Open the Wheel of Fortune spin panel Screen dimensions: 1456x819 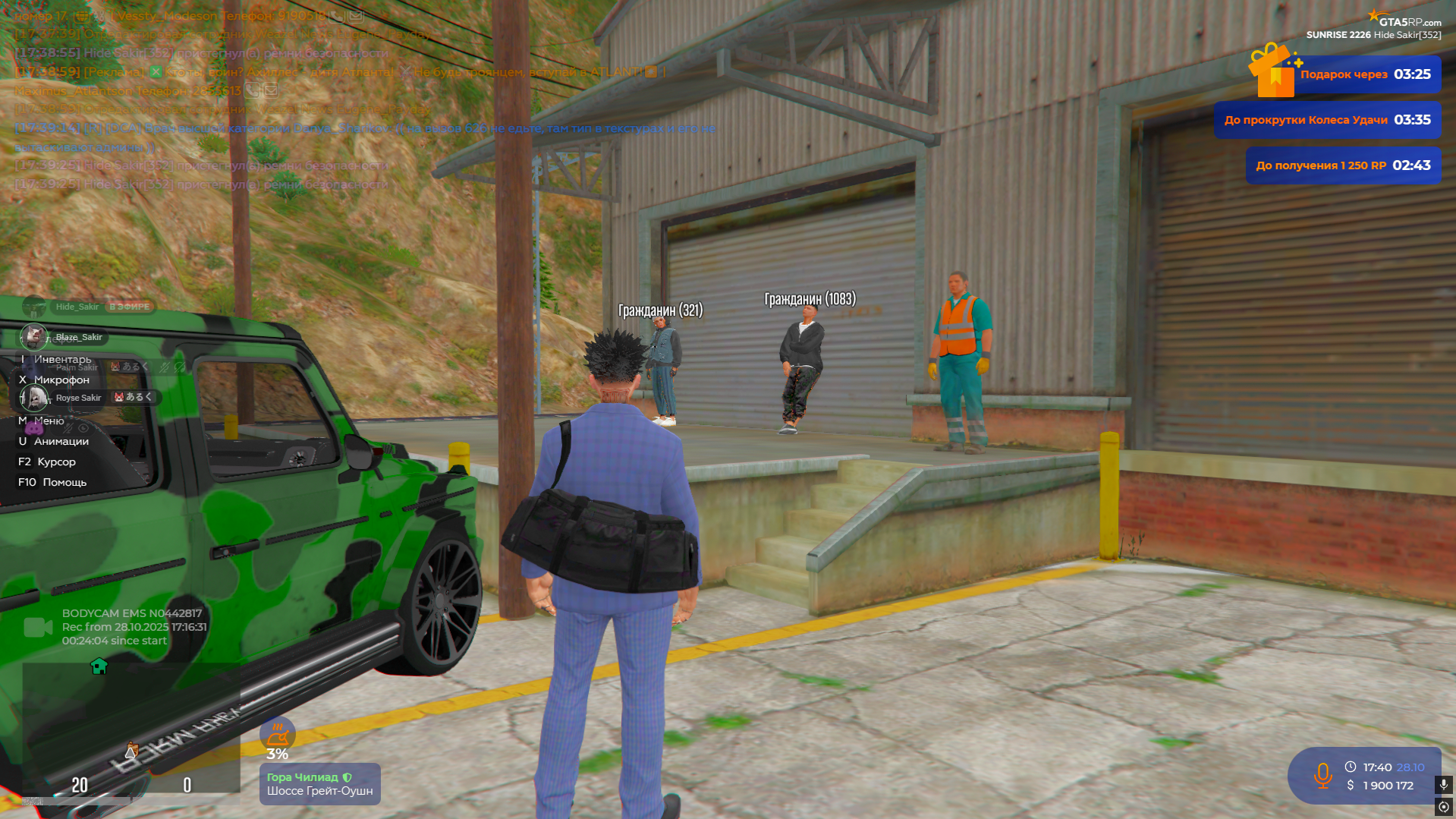[x=1327, y=120]
